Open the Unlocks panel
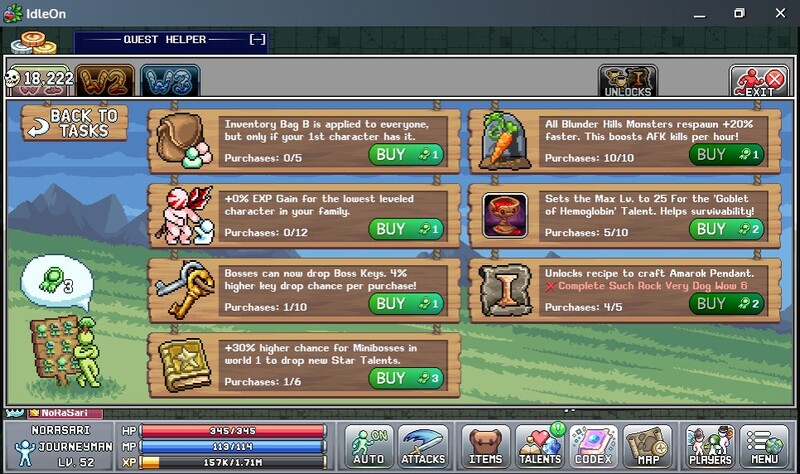Screen dimensions: 800x474 627,81
